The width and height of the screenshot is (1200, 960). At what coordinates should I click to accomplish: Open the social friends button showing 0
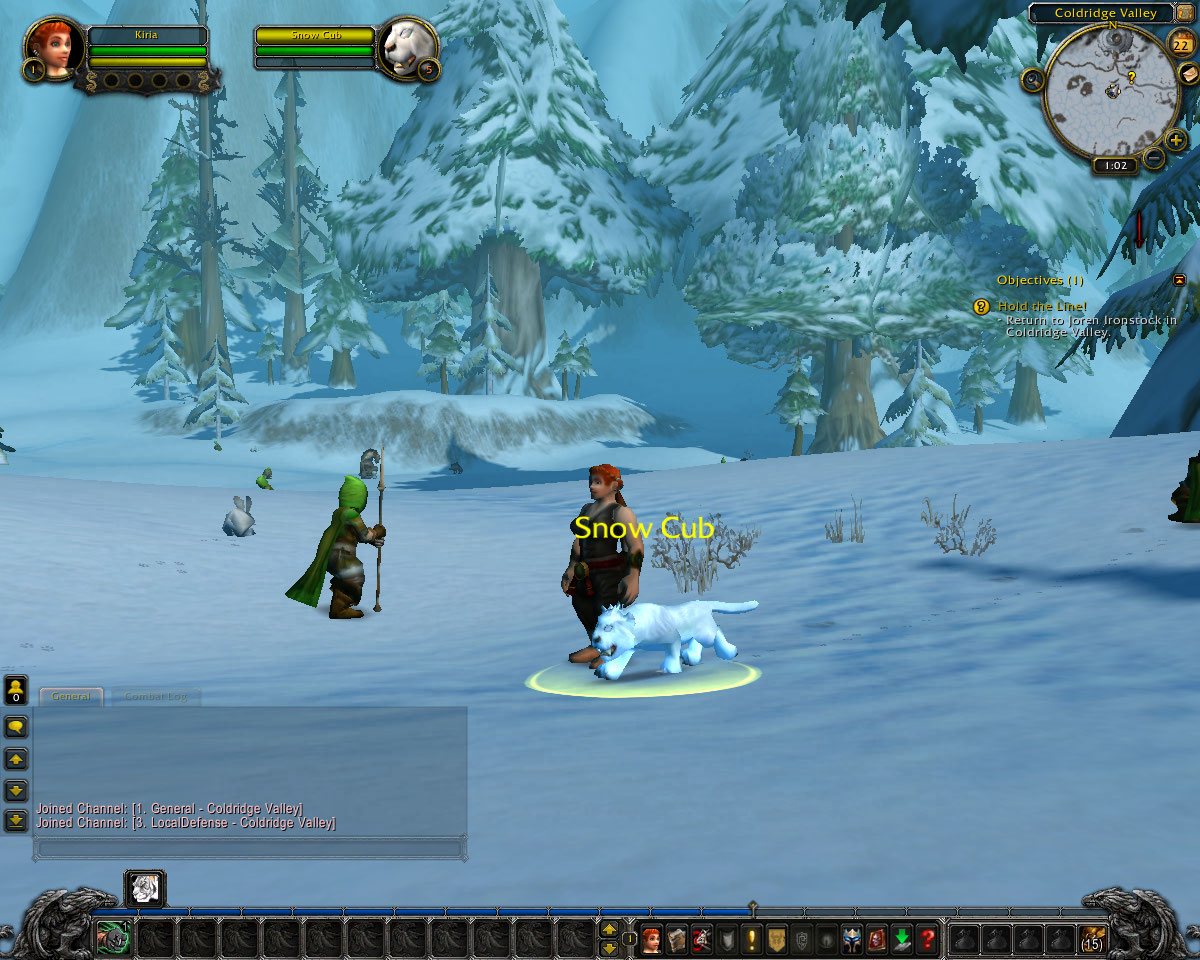[16, 690]
